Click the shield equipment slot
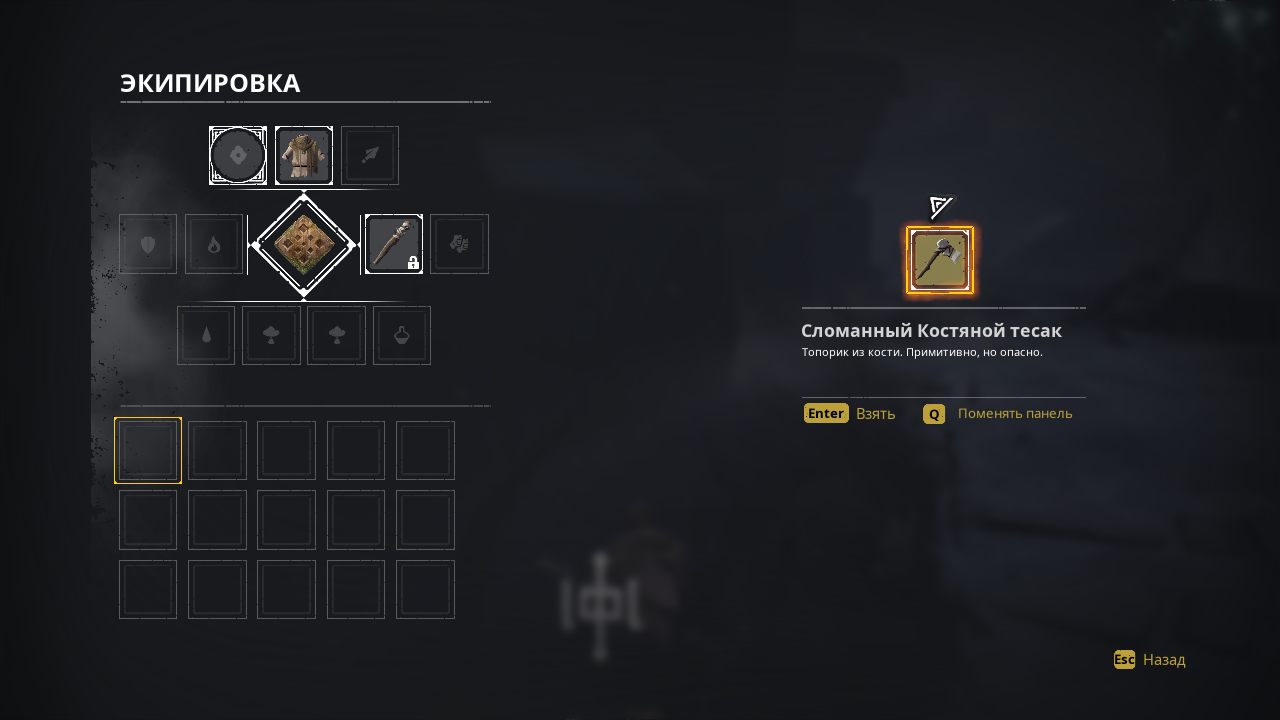The image size is (1280, 720). 147,243
